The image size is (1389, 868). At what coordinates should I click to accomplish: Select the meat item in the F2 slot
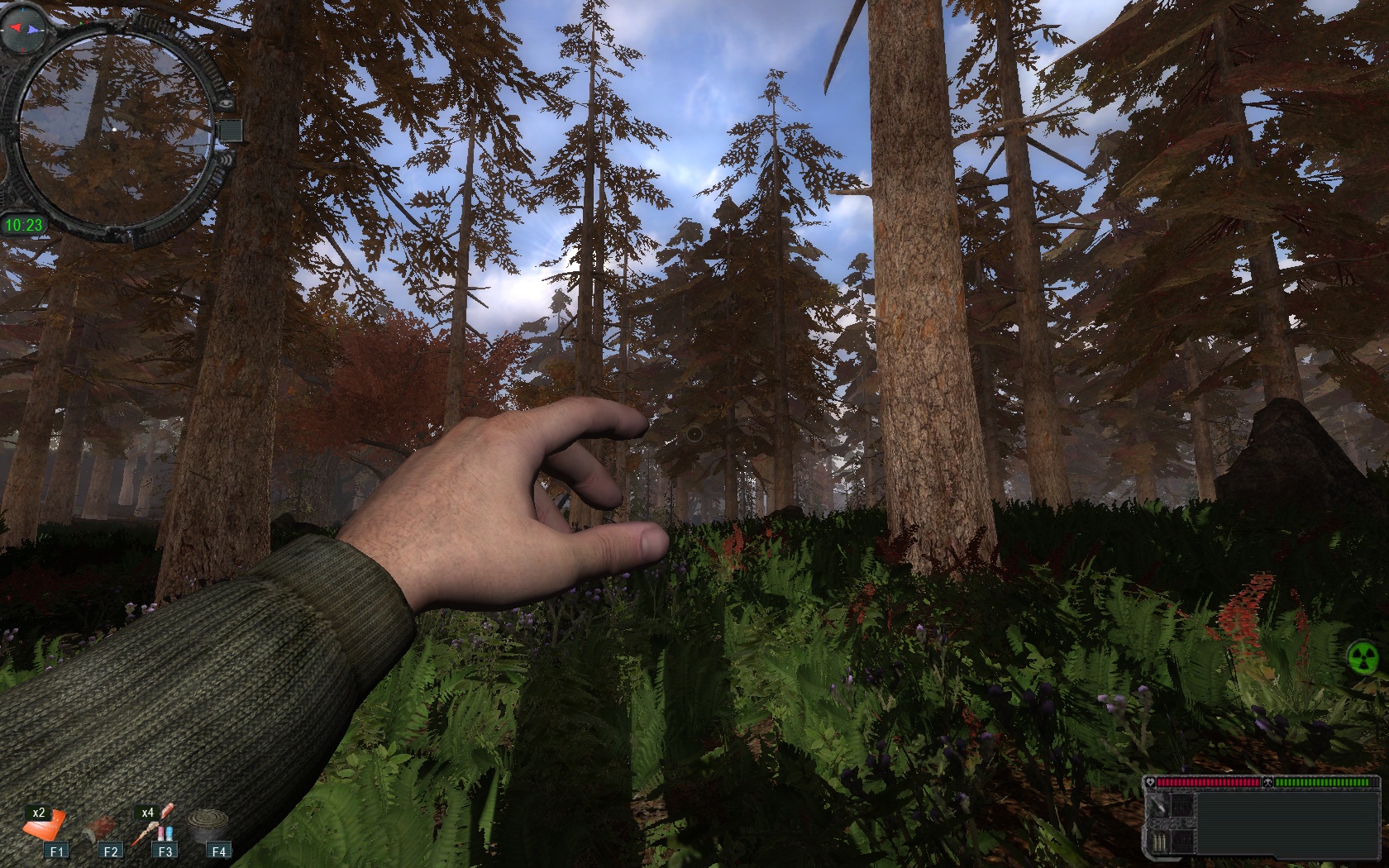pos(103,826)
